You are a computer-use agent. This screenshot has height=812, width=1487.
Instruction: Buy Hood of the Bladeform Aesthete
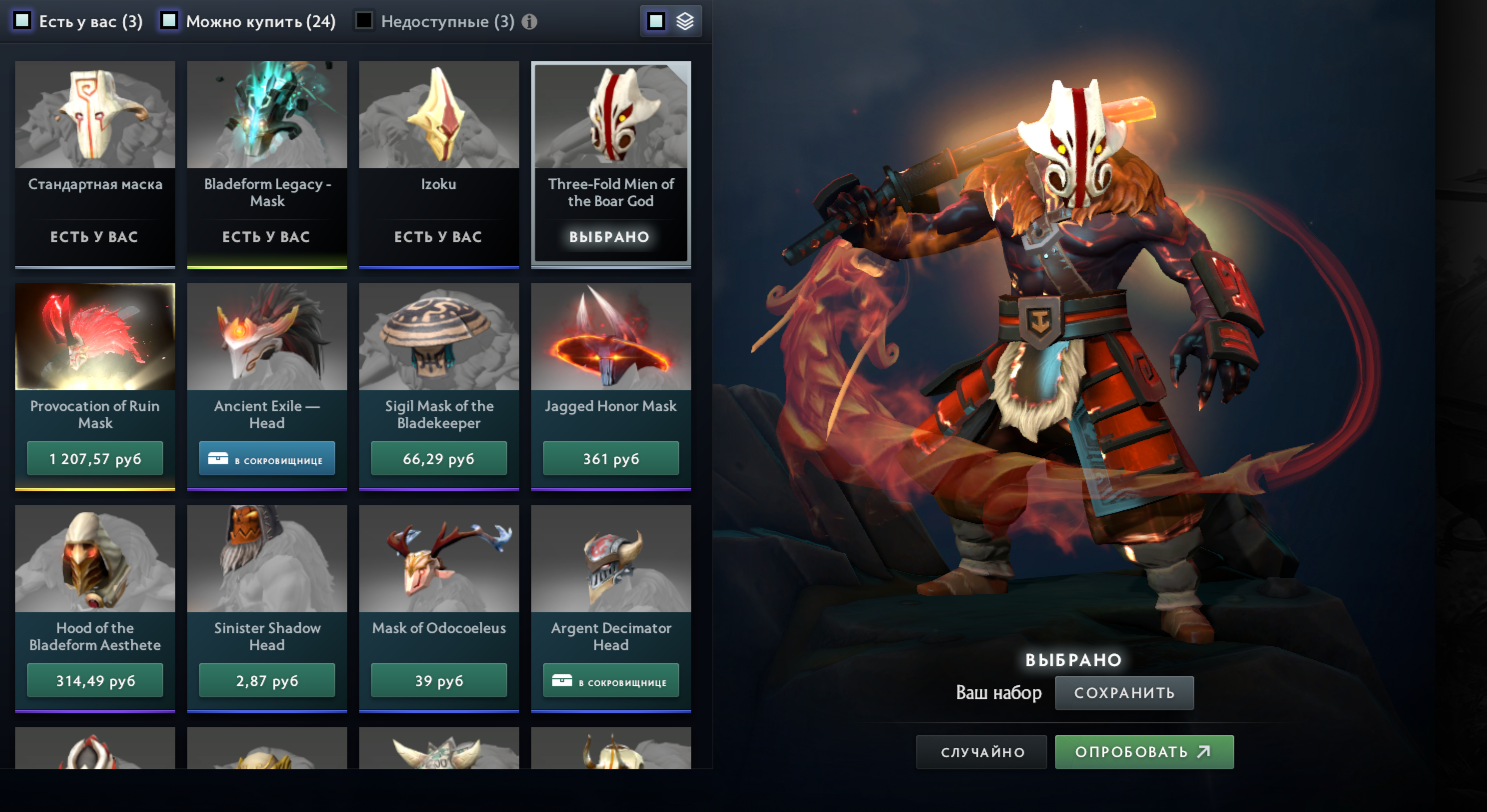tap(95, 681)
